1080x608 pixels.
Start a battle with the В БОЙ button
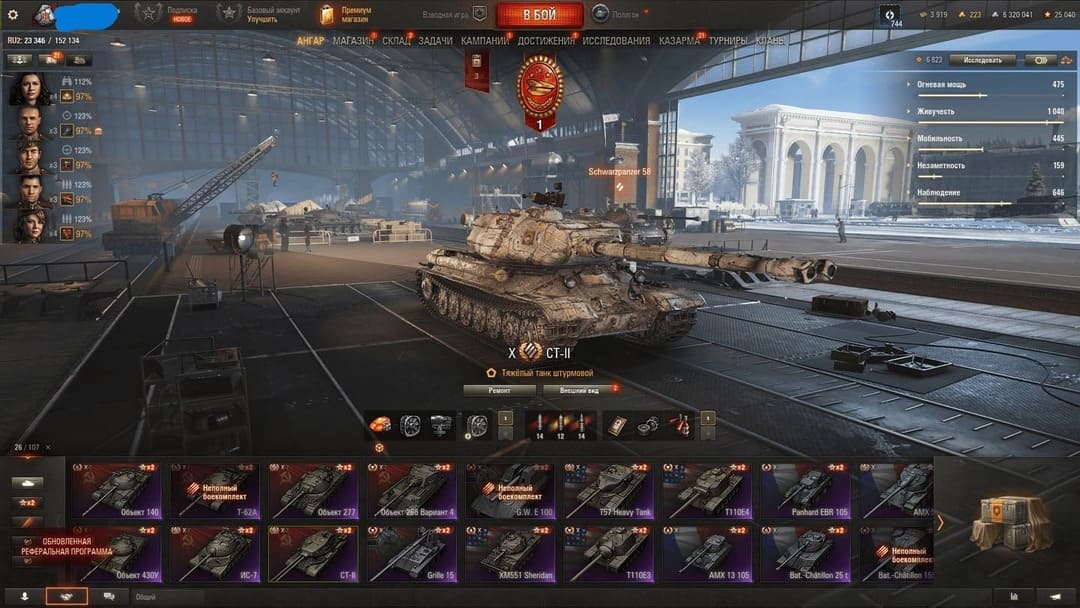(539, 14)
